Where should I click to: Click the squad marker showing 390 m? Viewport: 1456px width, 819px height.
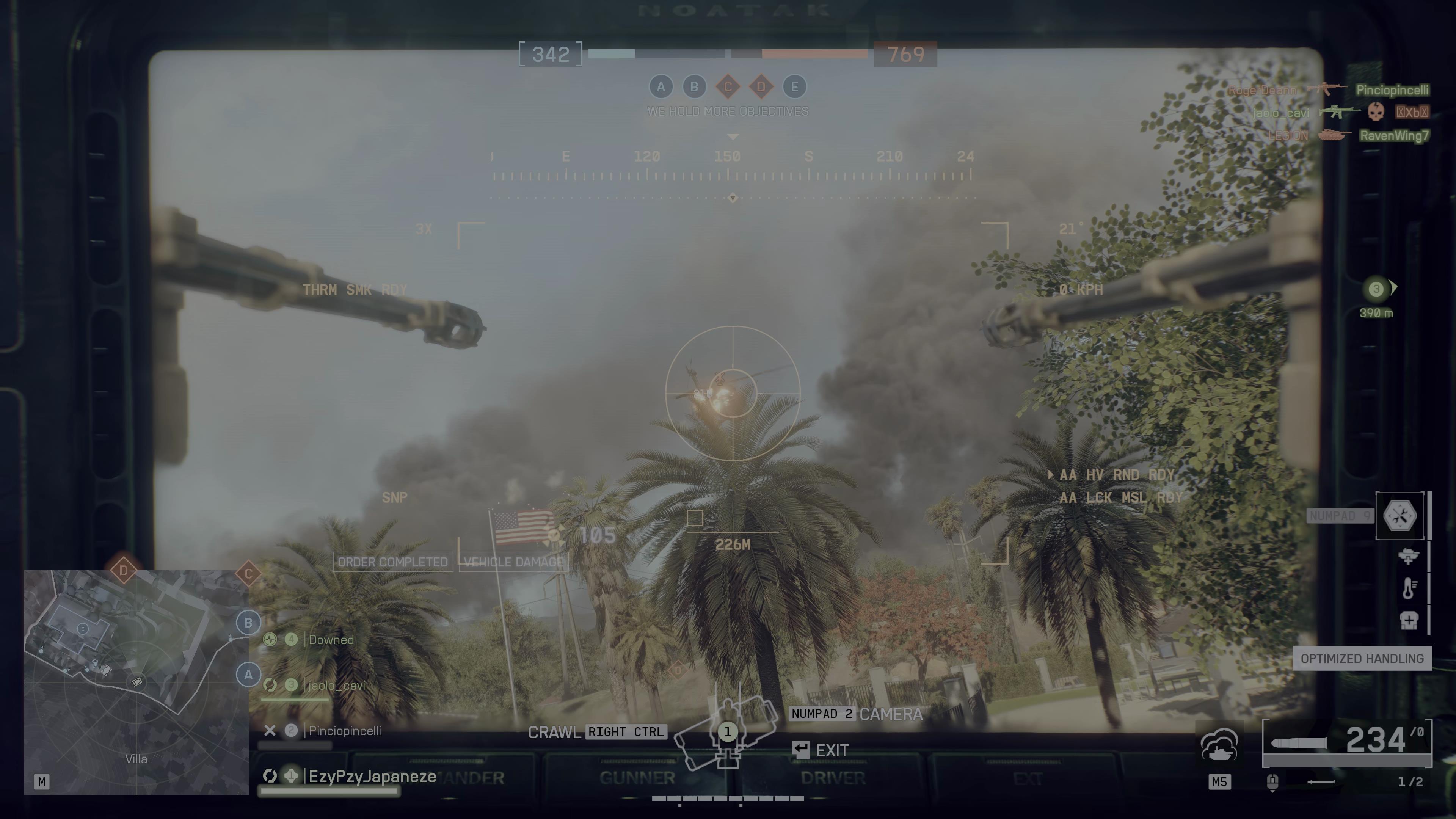tap(1376, 290)
